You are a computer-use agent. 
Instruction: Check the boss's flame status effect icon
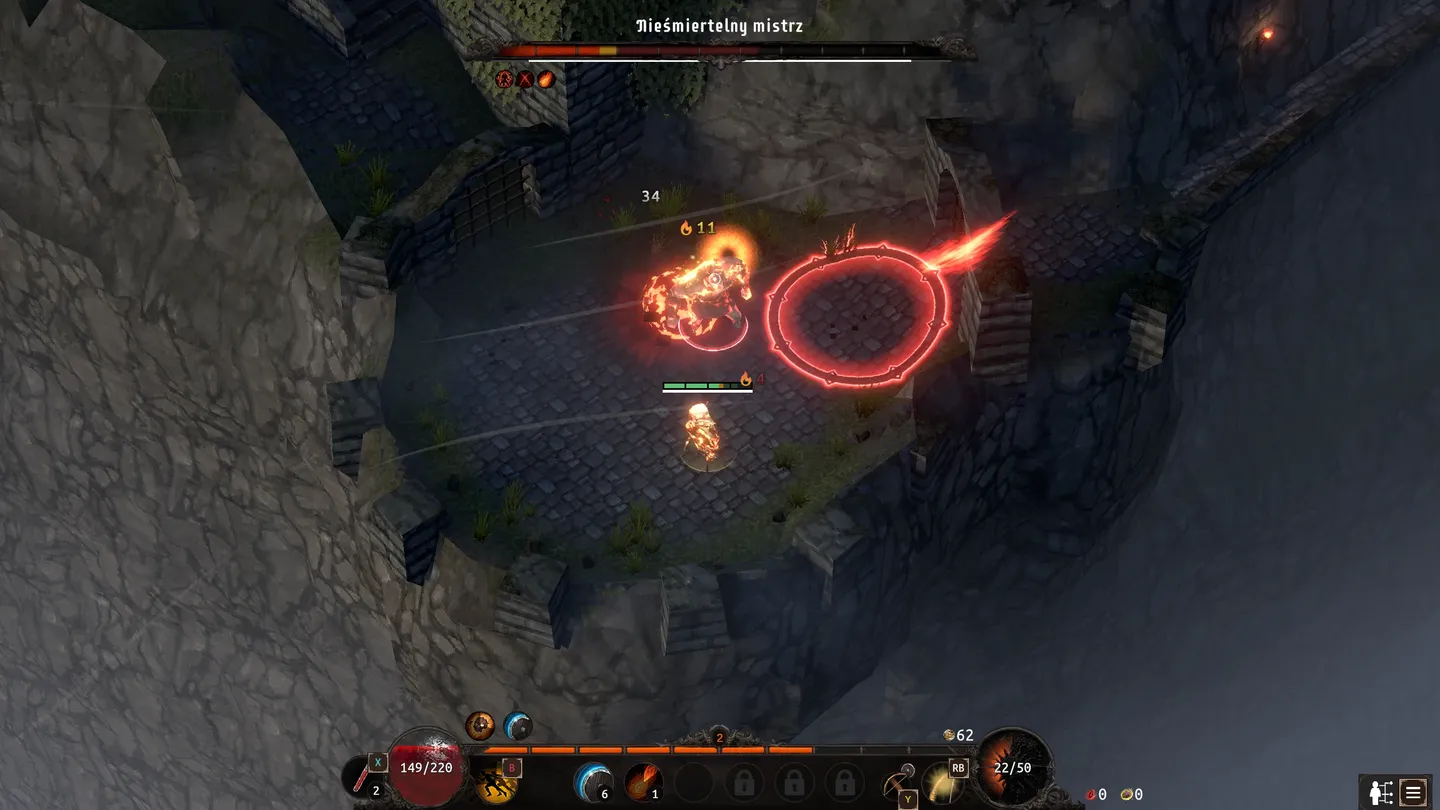coord(546,79)
